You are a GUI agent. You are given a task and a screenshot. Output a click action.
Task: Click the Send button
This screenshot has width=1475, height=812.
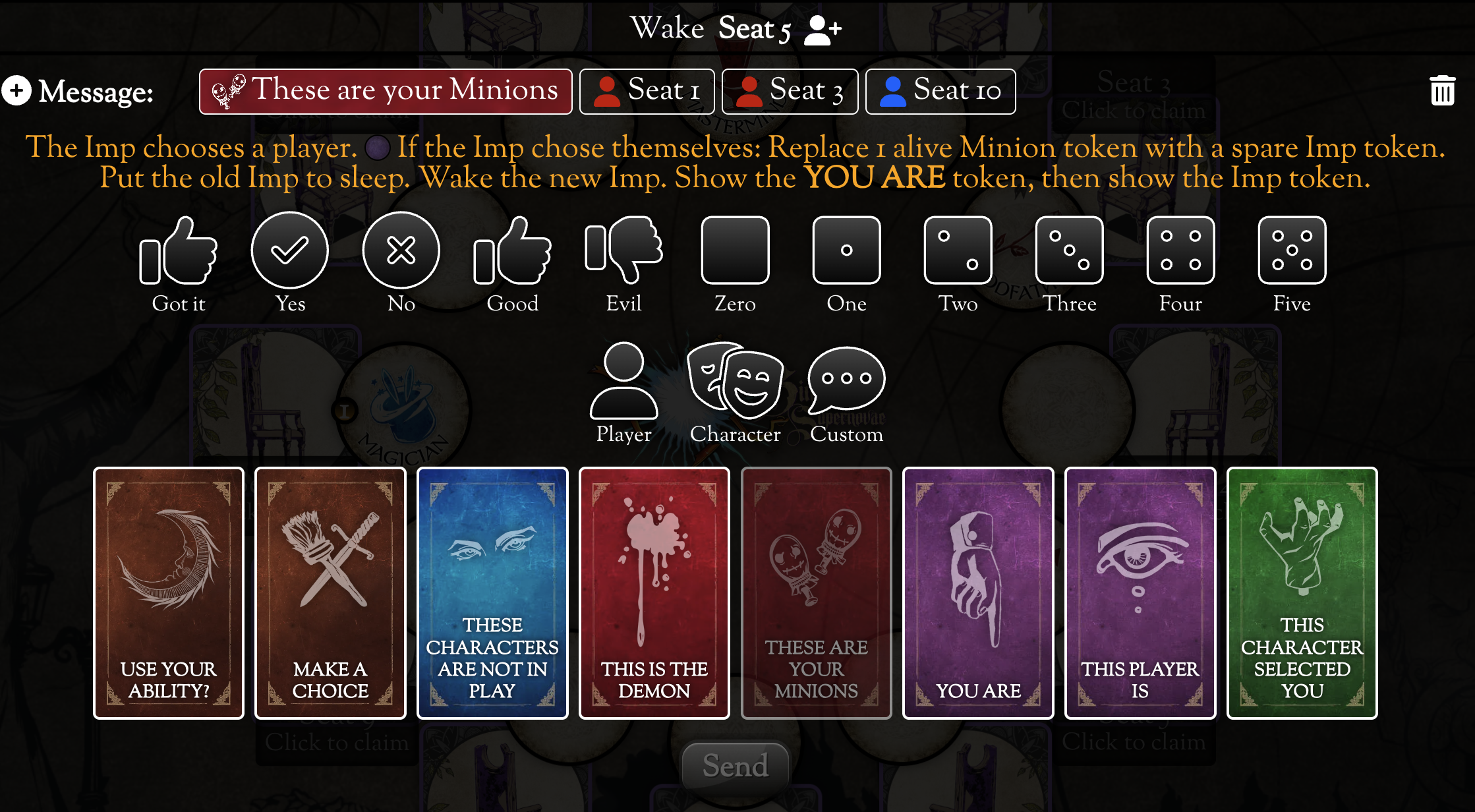point(736,765)
